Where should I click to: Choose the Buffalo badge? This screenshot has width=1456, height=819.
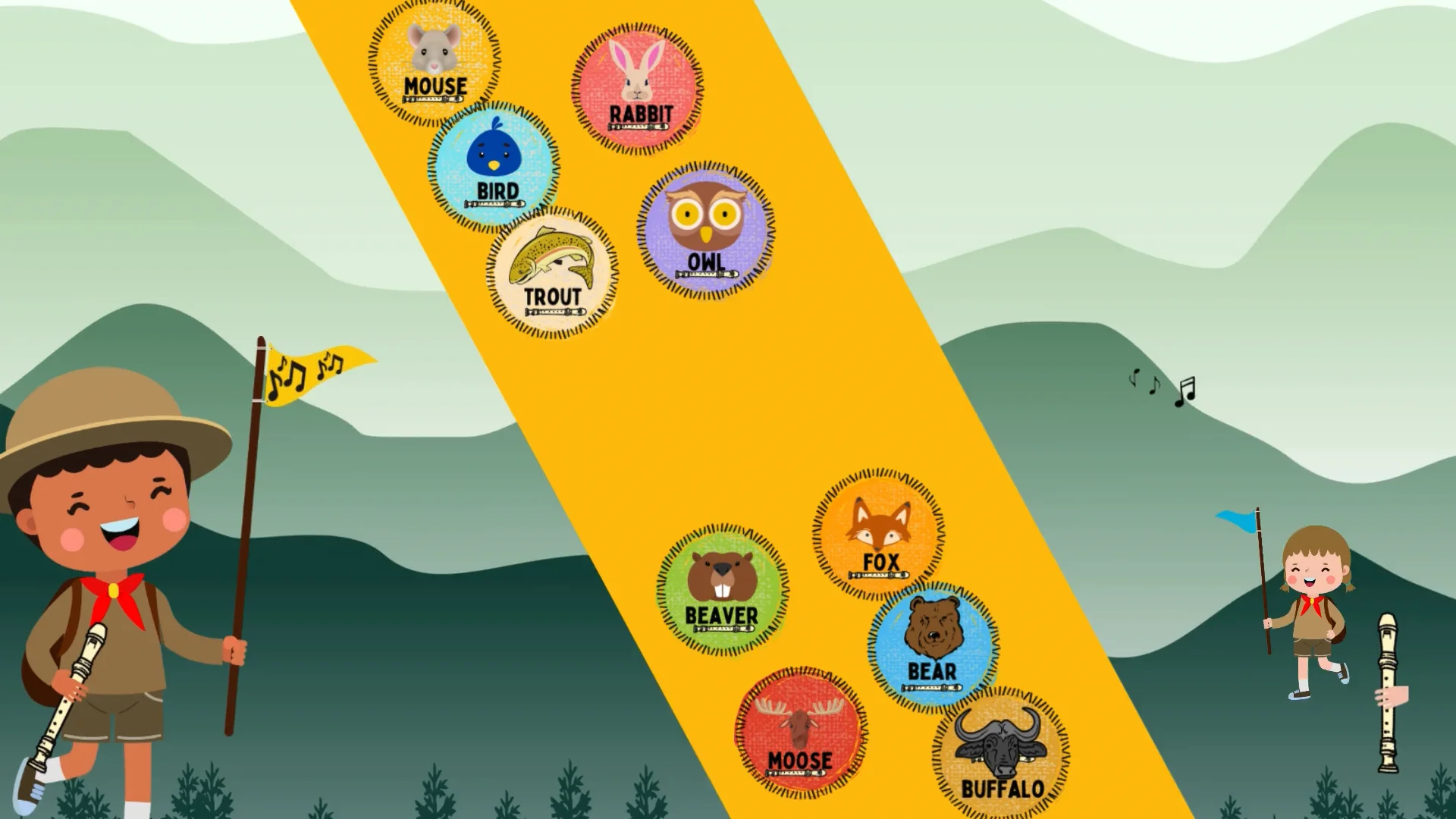coord(1000,752)
